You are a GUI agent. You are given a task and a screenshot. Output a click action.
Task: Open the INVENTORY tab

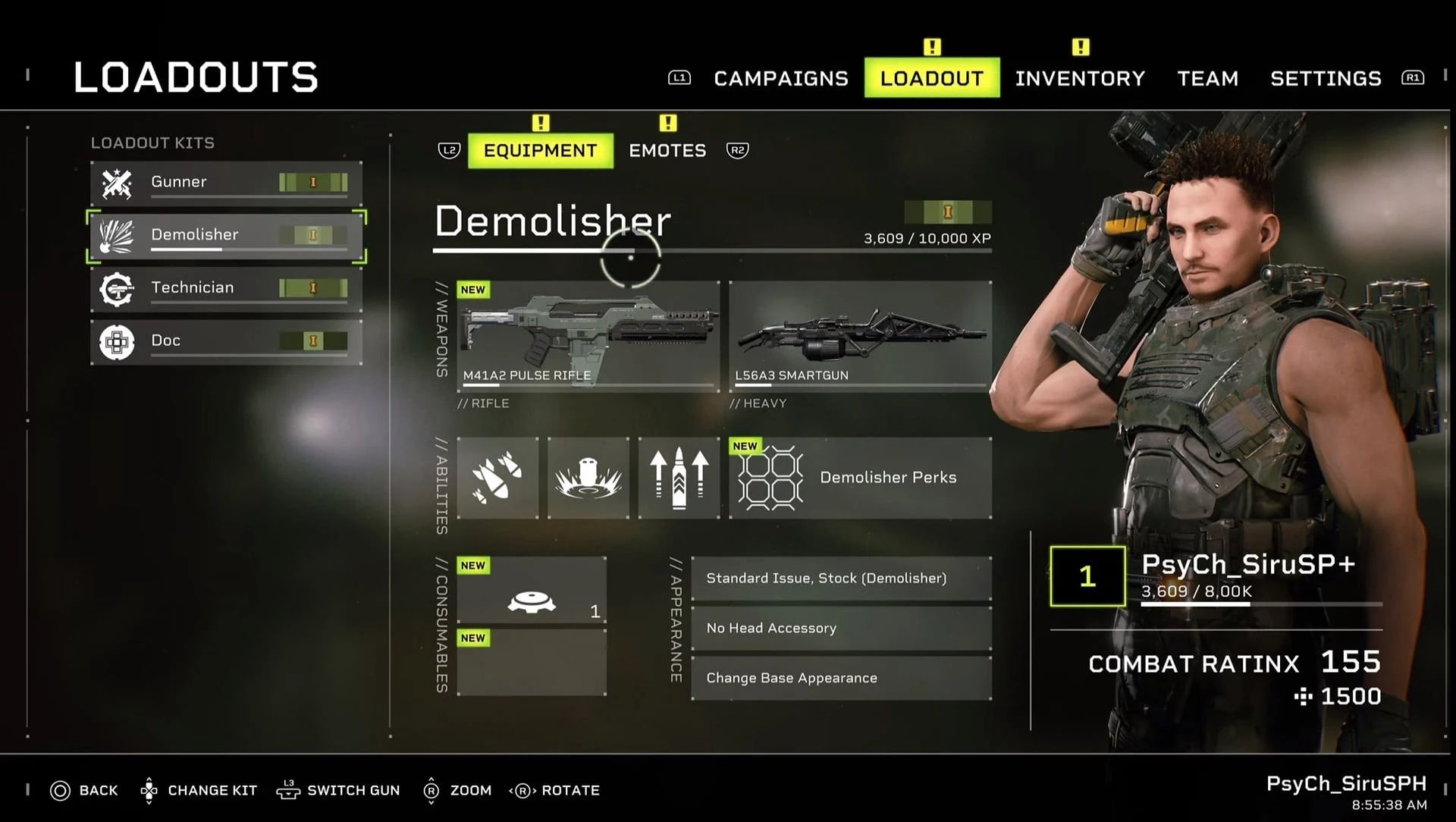(1080, 78)
